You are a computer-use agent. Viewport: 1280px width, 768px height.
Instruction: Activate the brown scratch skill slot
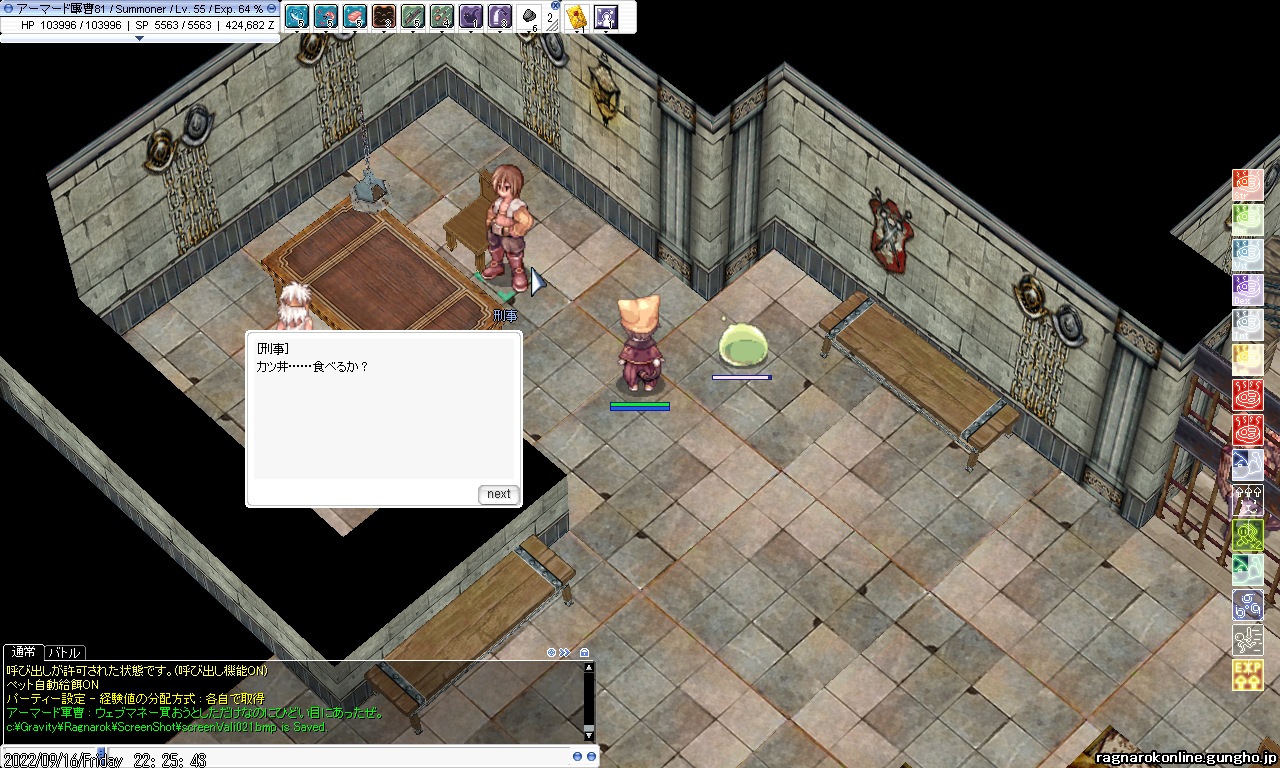point(383,16)
